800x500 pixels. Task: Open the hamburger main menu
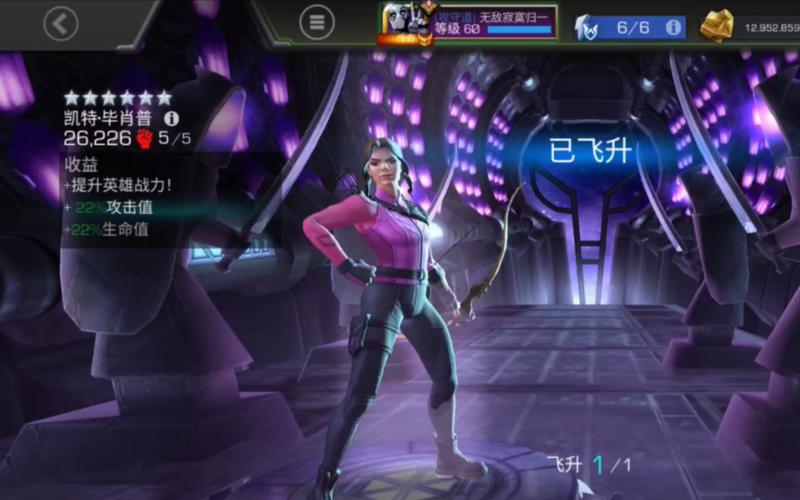(x=316, y=23)
